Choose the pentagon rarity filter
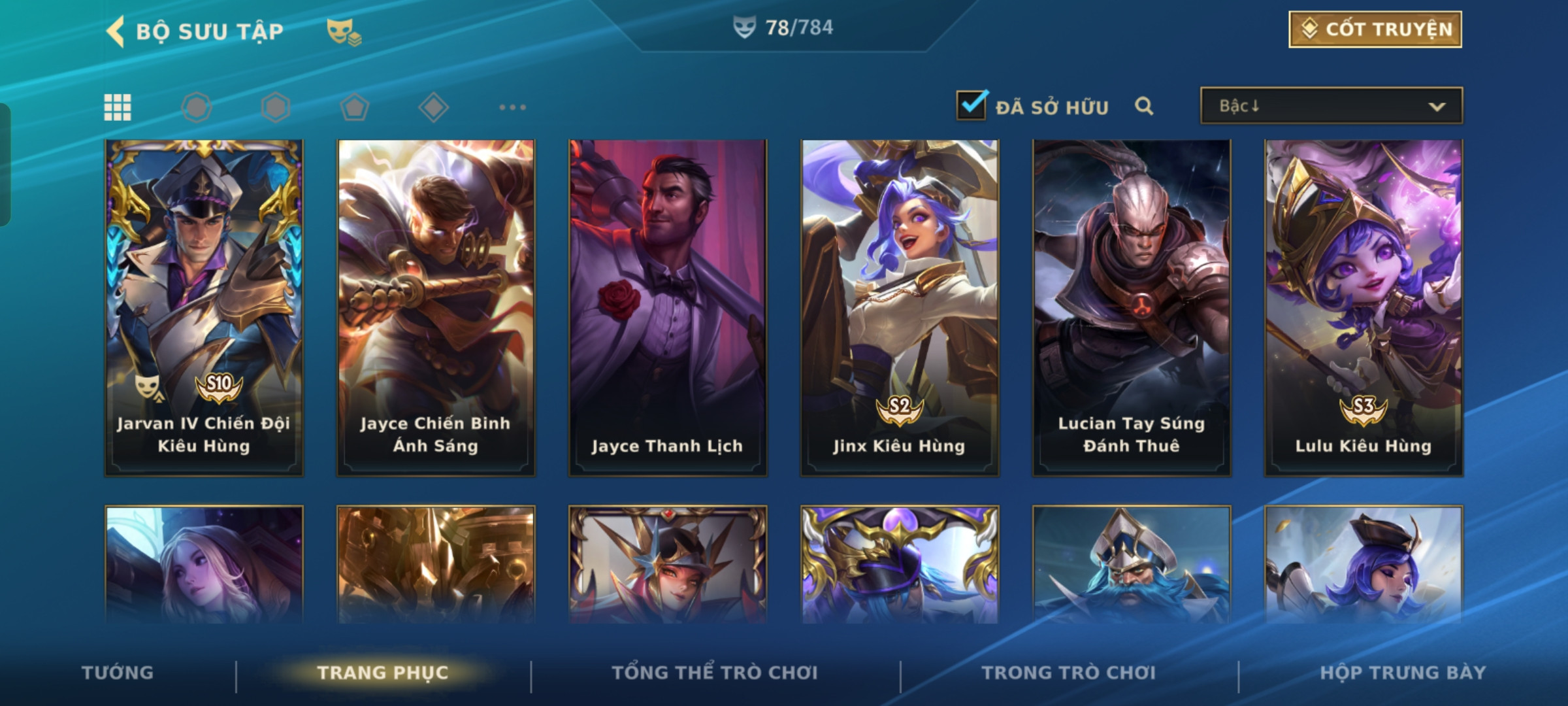This screenshot has width=1568, height=706. point(354,107)
